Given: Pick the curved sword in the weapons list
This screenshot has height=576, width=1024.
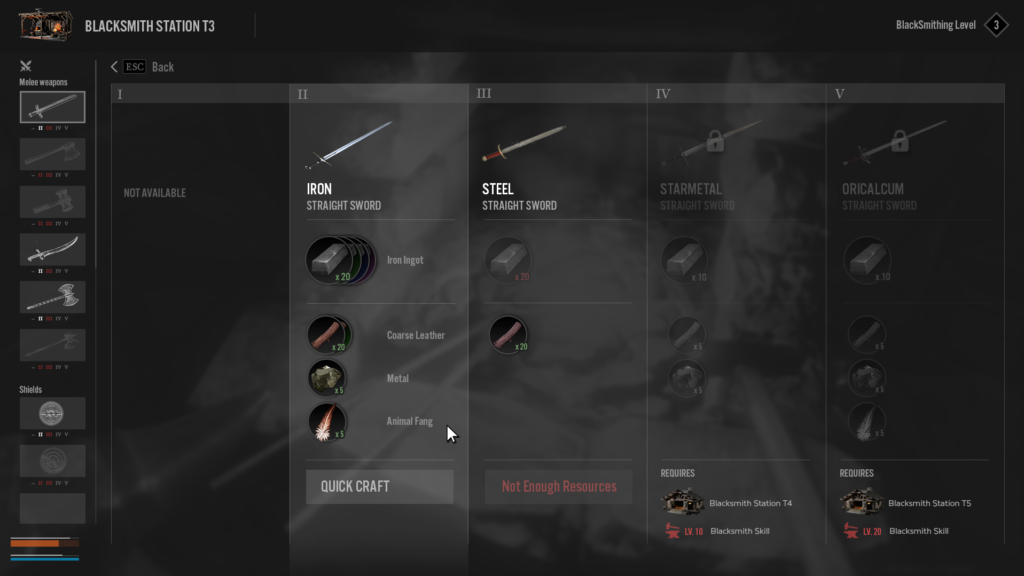Looking at the screenshot, I should (x=52, y=249).
